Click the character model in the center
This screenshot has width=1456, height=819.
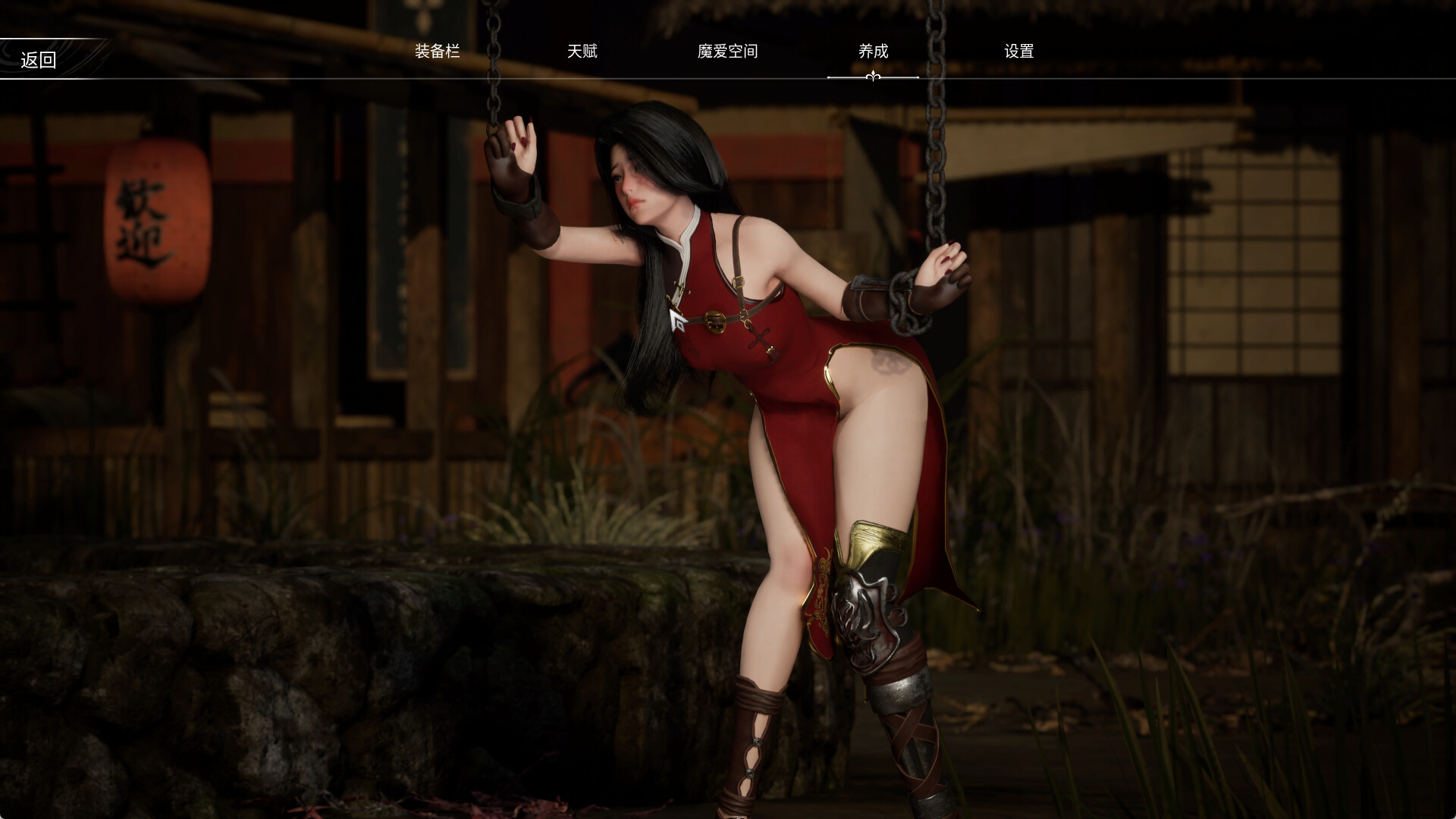pyautogui.click(x=758, y=379)
